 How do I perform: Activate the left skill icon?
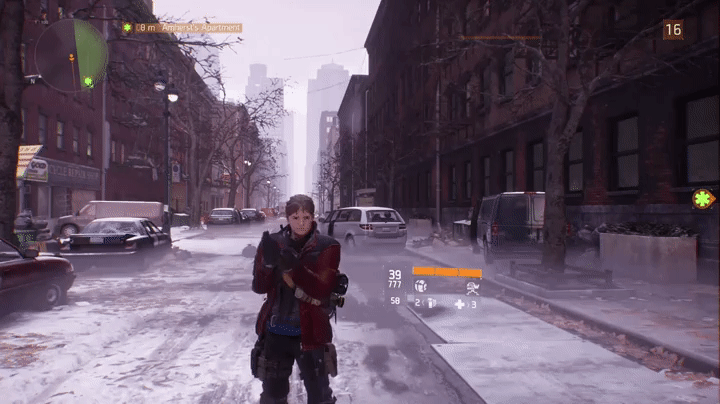point(421,286)
